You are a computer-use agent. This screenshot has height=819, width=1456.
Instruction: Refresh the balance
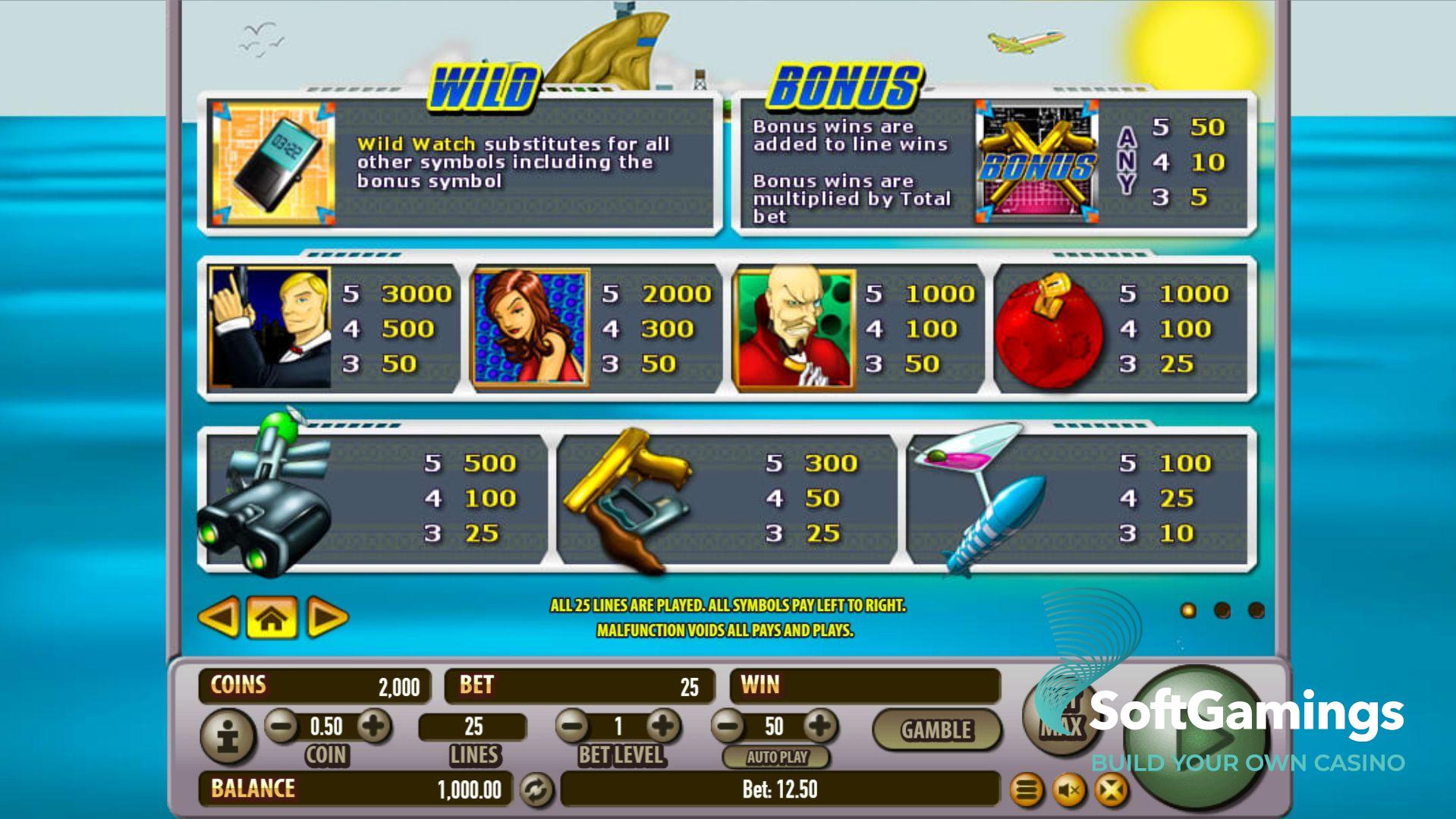(536, 790)
